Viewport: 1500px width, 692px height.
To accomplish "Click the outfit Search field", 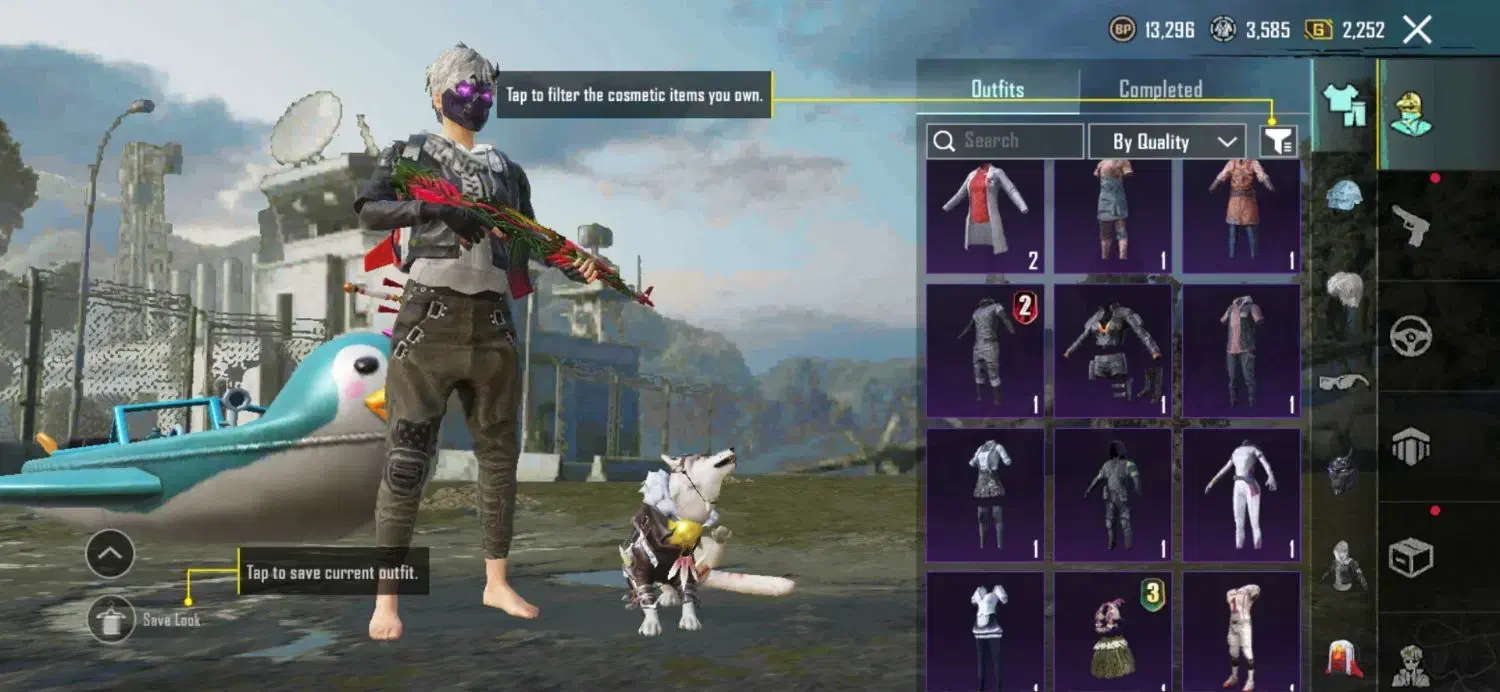I will (x=1005, y=141).
